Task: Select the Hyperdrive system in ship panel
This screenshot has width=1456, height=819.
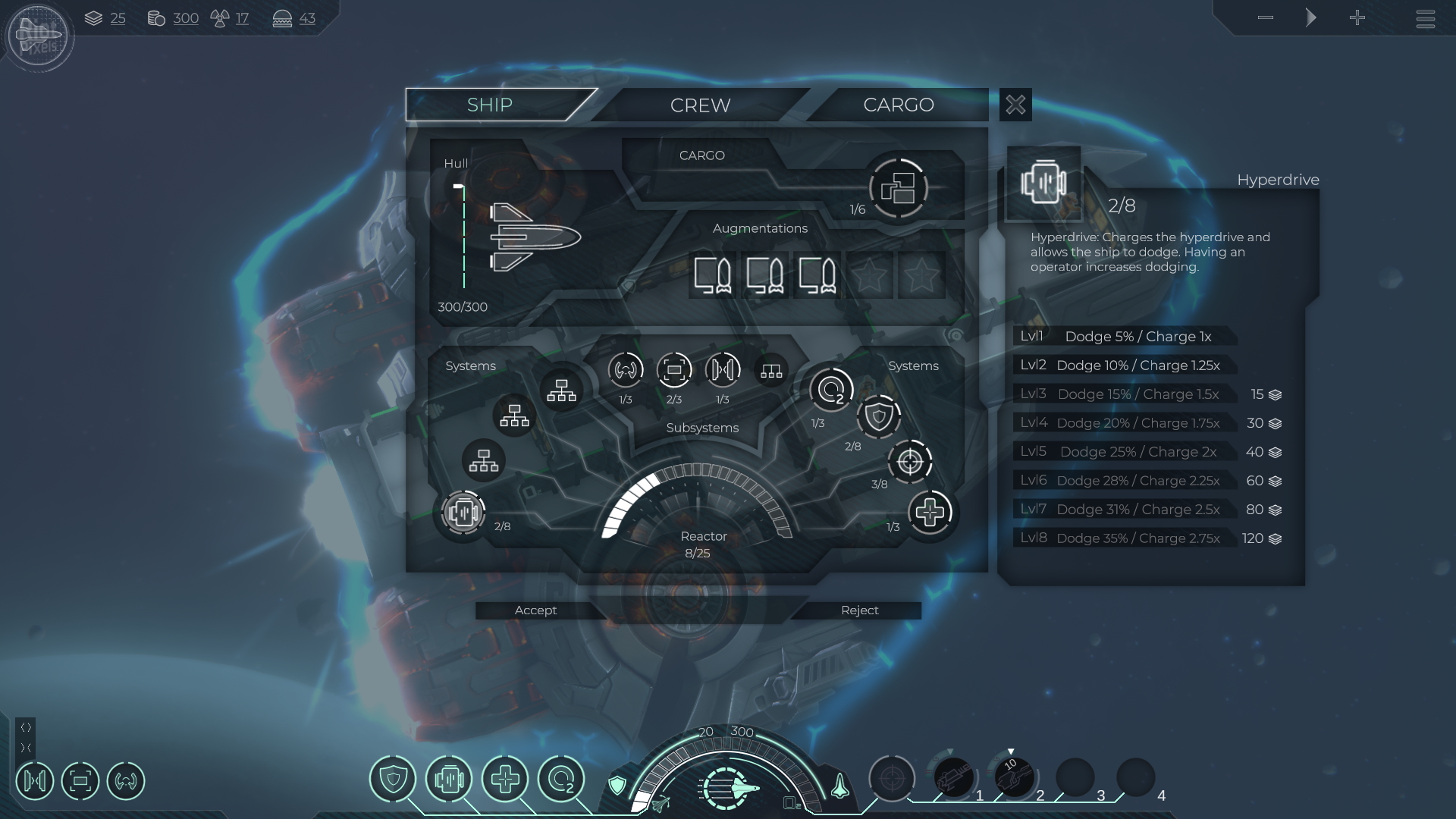Action: coord(463,513)
